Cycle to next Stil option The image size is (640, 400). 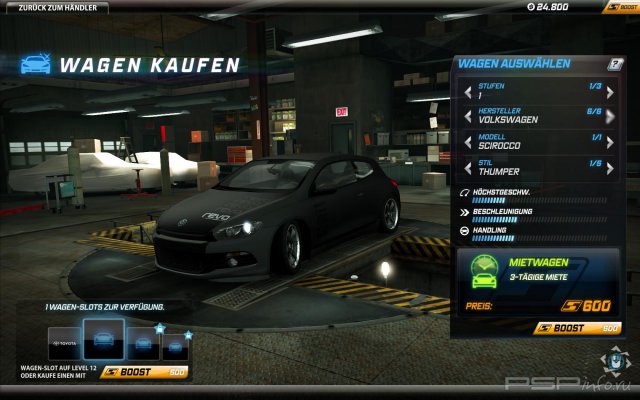coord(616,168)
